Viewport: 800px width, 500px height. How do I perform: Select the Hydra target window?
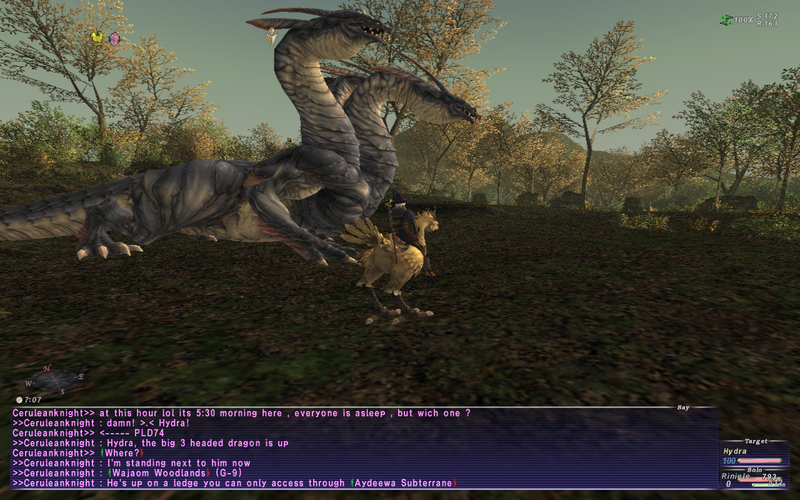click(x=754, y=456)
